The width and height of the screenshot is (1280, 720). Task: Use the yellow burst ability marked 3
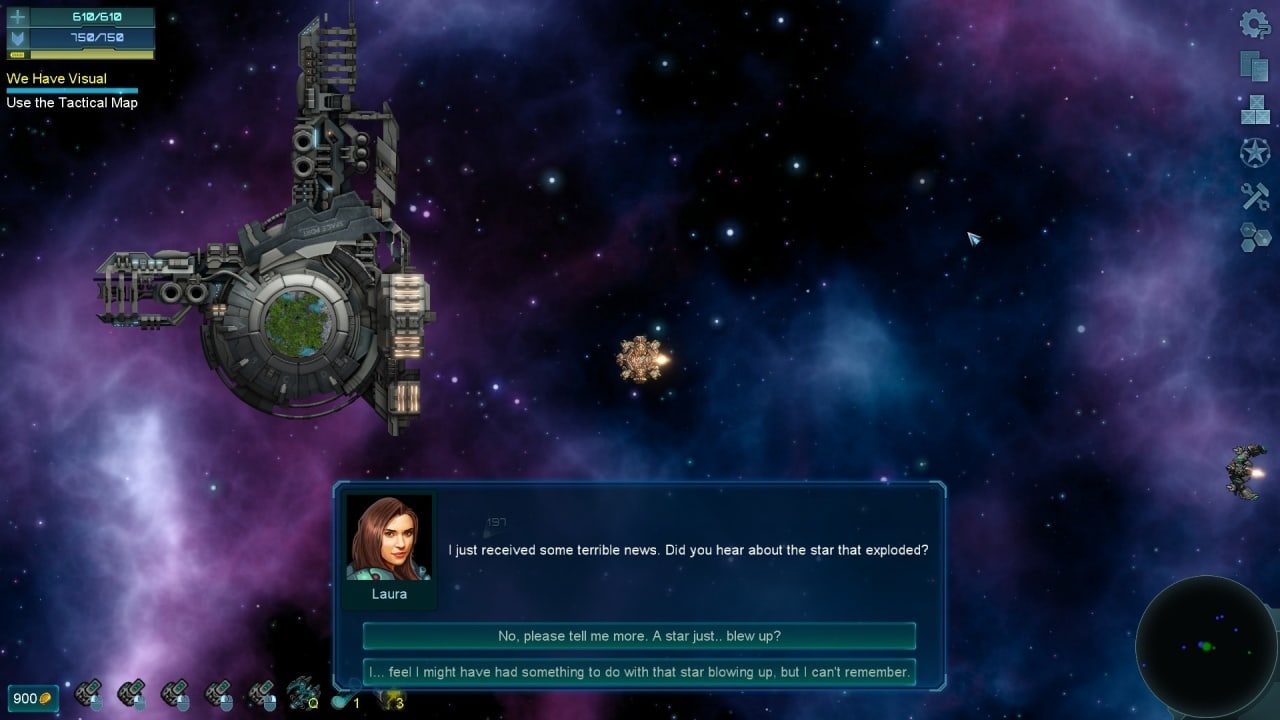390,698
